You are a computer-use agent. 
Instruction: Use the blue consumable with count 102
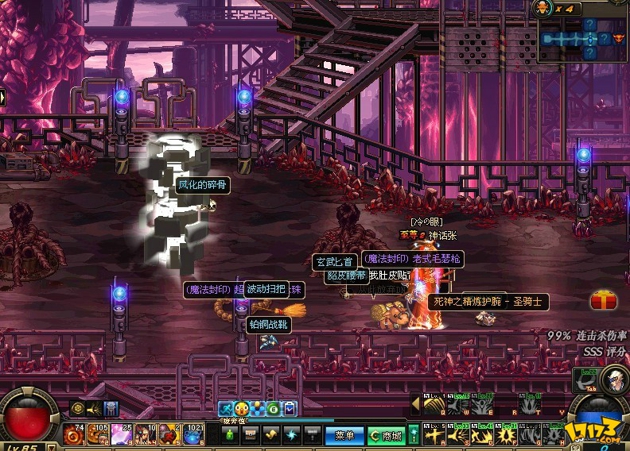[192, 434]
